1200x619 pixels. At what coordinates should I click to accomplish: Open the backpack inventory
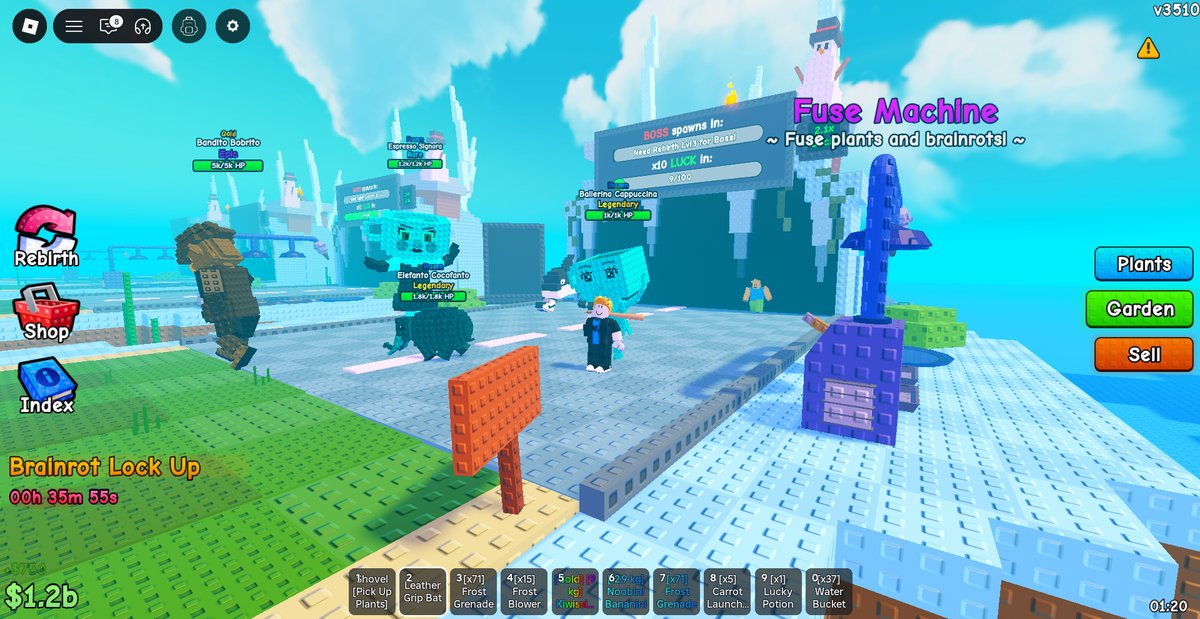click(x=189, y=26)
